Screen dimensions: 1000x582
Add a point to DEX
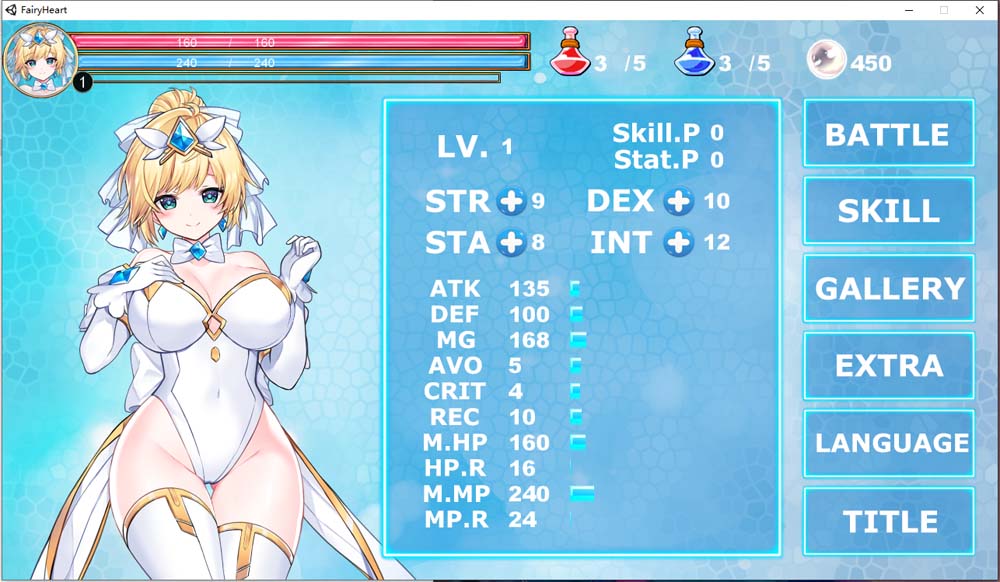pos(679,201)
